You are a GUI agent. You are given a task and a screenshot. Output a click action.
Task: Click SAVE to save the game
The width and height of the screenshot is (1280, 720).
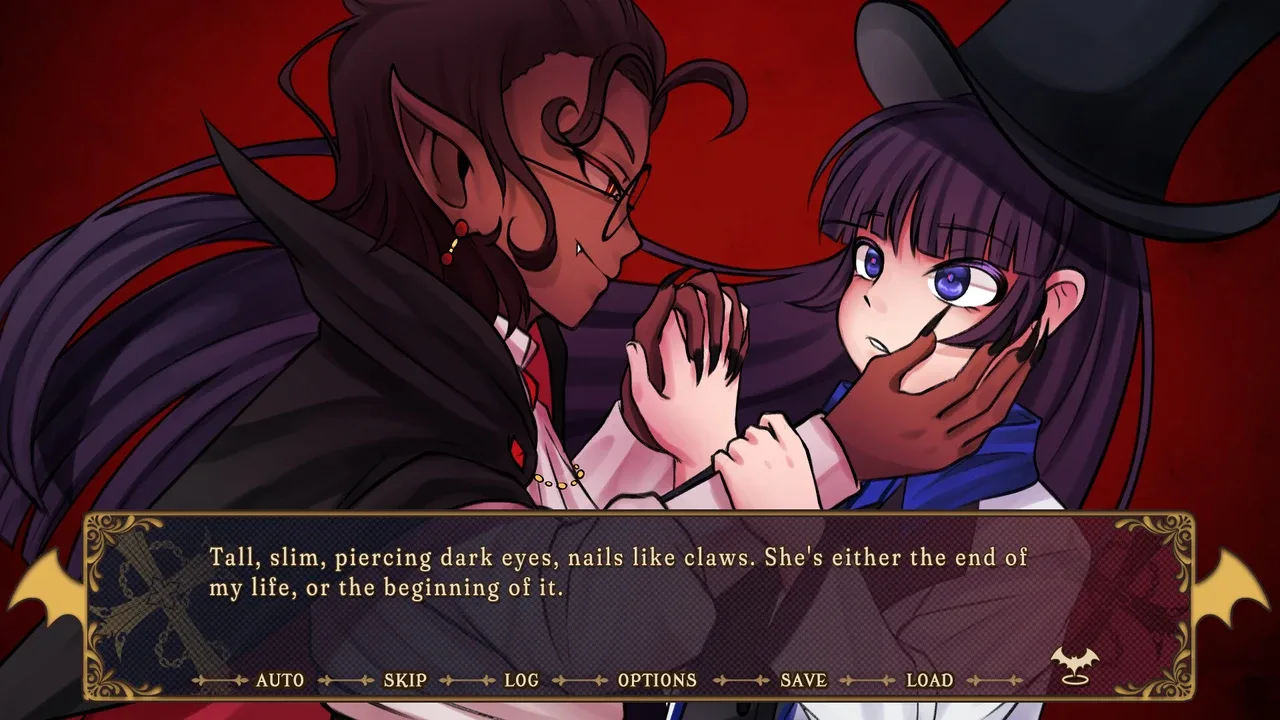[x=803, y=680]
